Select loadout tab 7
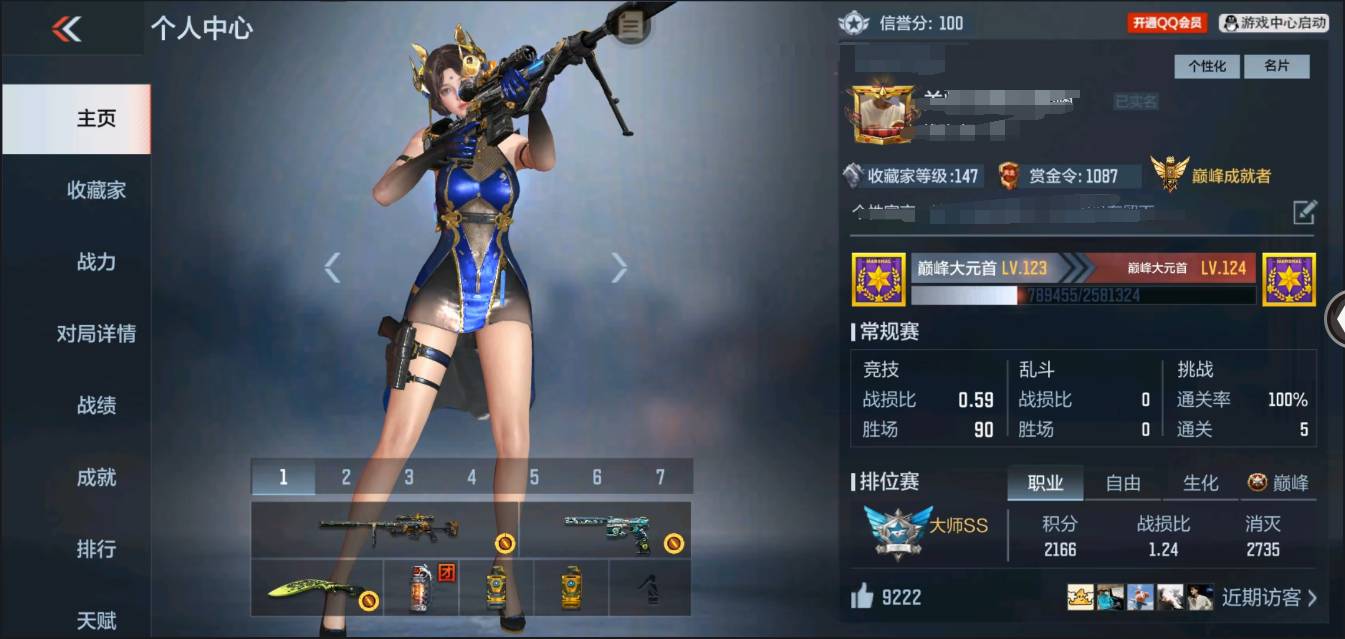This screenshot has width=1345, height=639. click(x=660, y=477)
